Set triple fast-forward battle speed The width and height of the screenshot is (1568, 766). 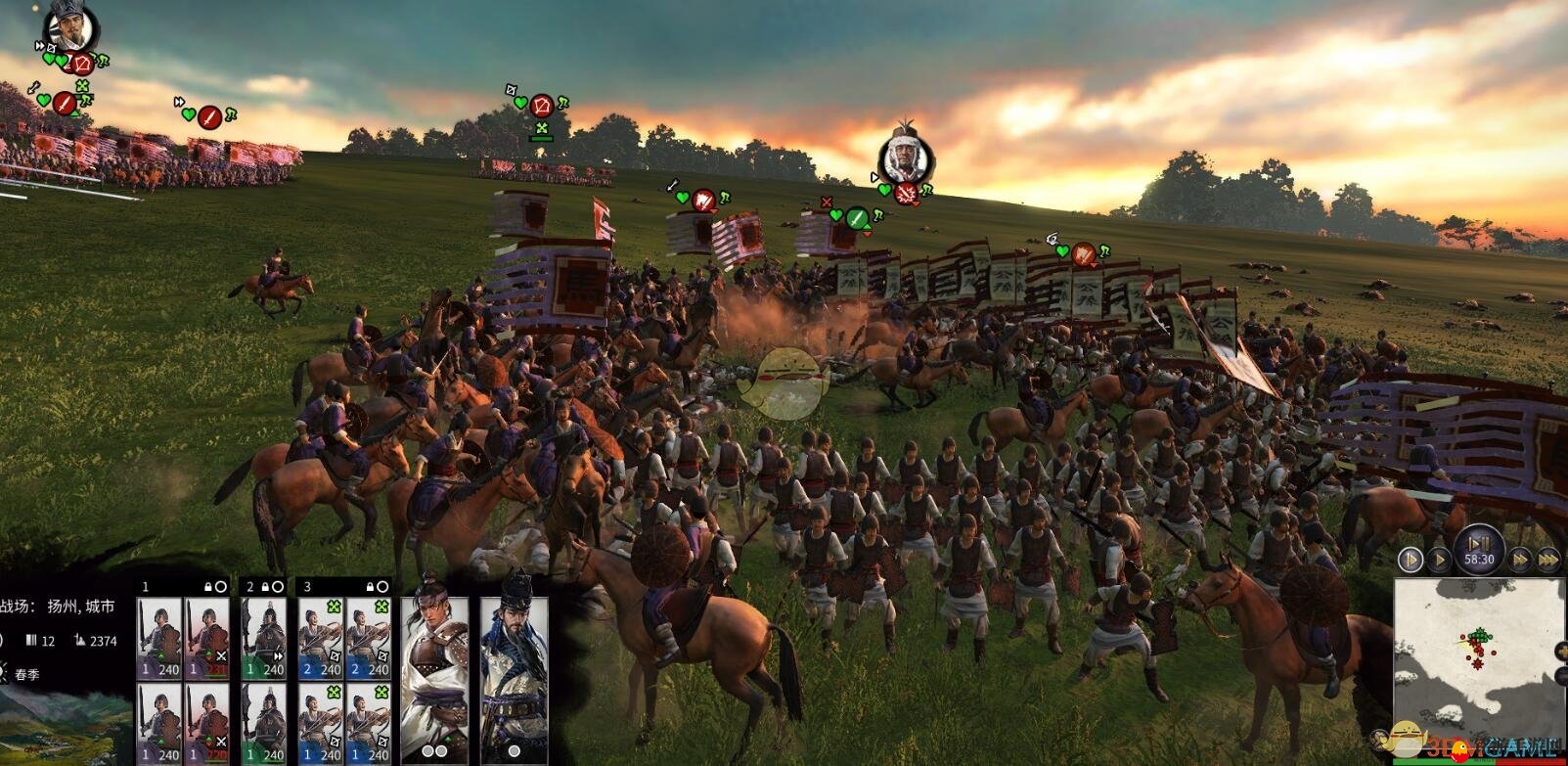click(x=1548, y=560)
